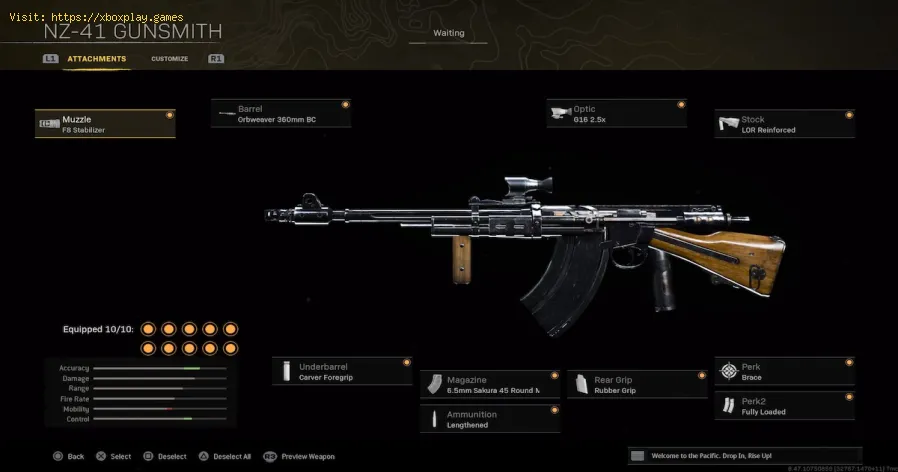Select the Stock LOR Reinforced slot
This screenshot has height=472, width=898.
pyautogui.click(x=785, y=124)
